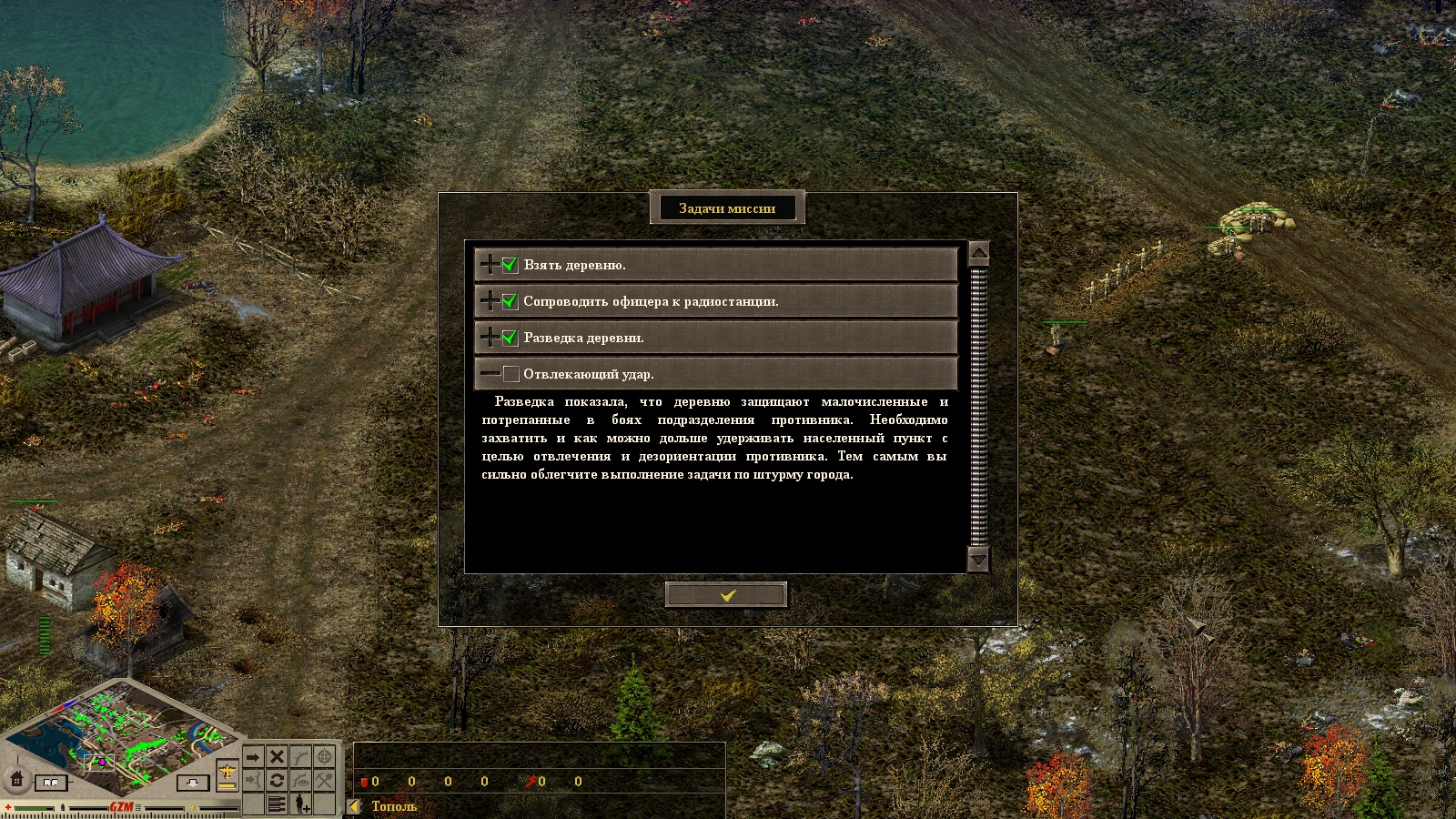The width and height of the screenshot is (1456, 819).
Task: Select the rotate command circular arrows
Action: click(x=277, y=781)
